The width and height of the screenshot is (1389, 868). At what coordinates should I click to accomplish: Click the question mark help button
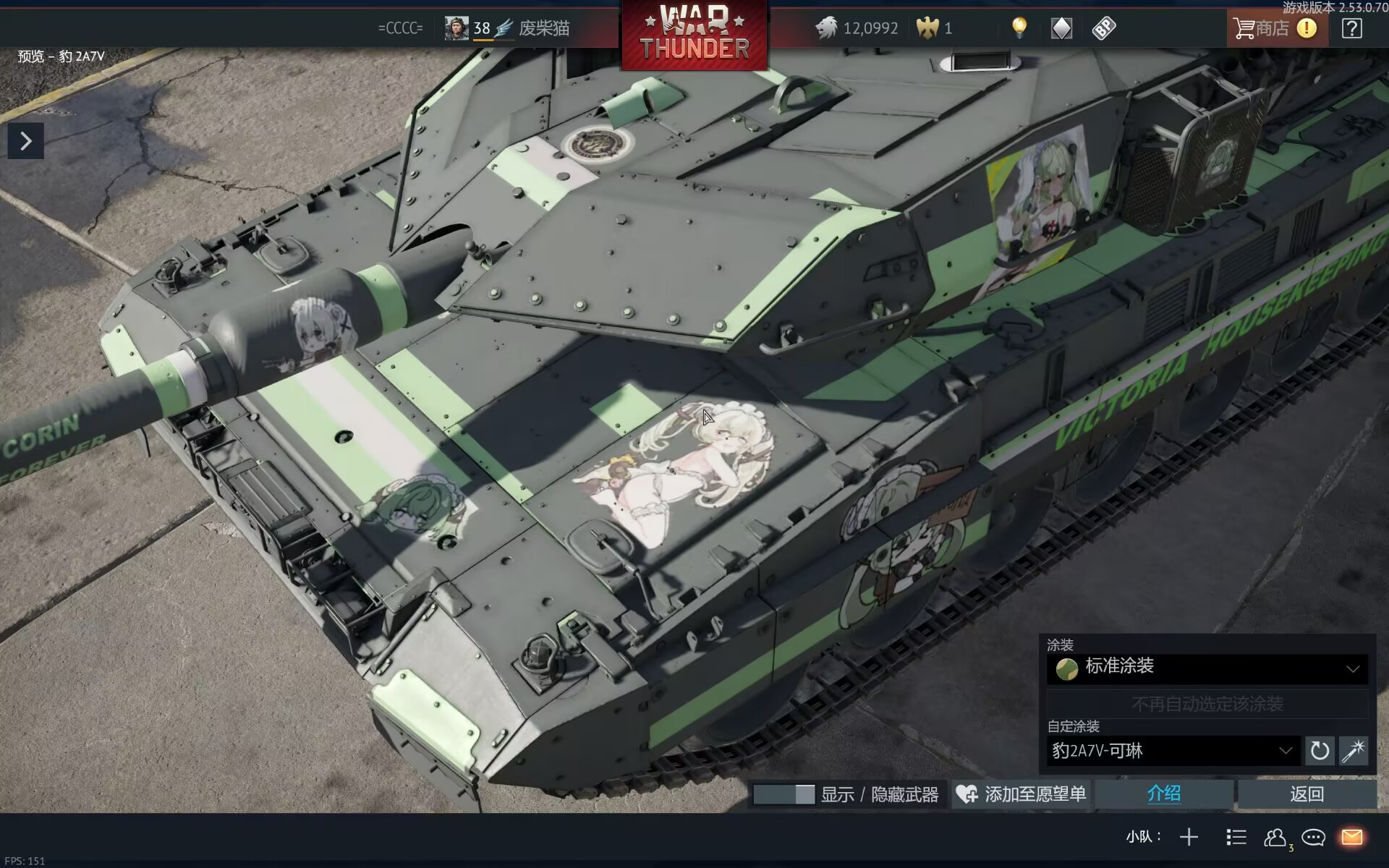coord(1351,28)
